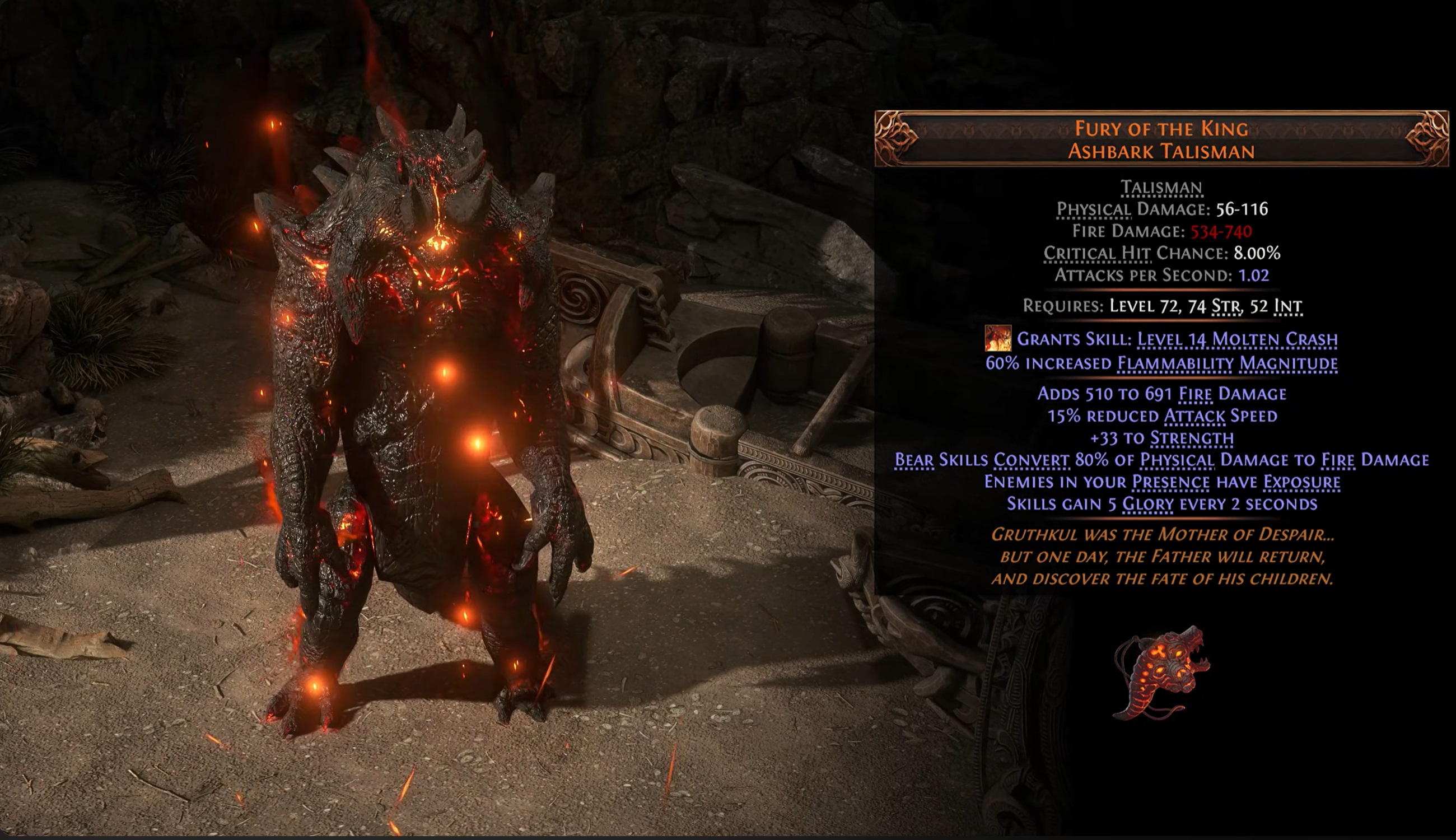This screenshot has width=1456, height=840.
Task: Click the Molten Crash skill icon
Action: 997,338
